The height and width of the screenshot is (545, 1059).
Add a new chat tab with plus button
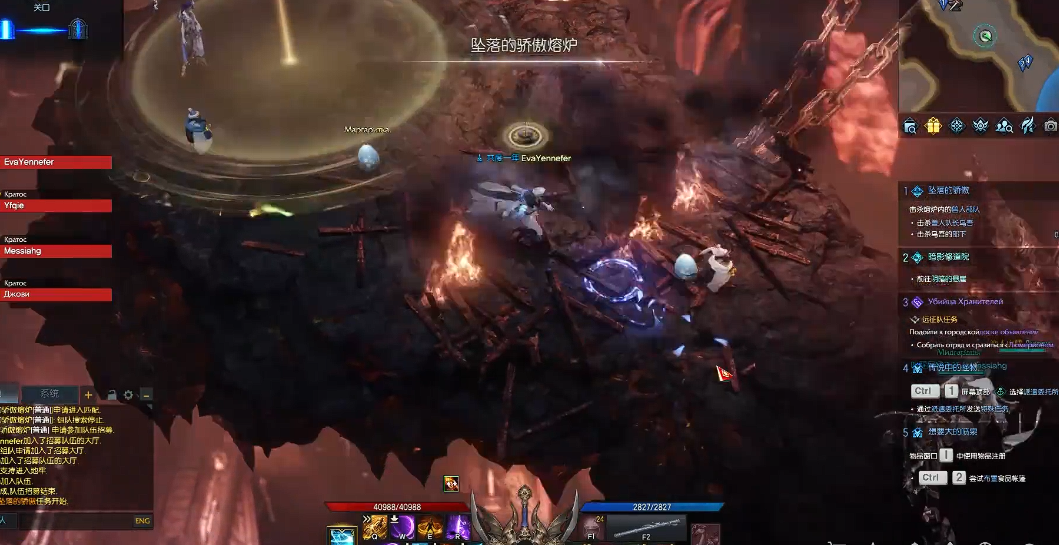(x=88, y=395)
